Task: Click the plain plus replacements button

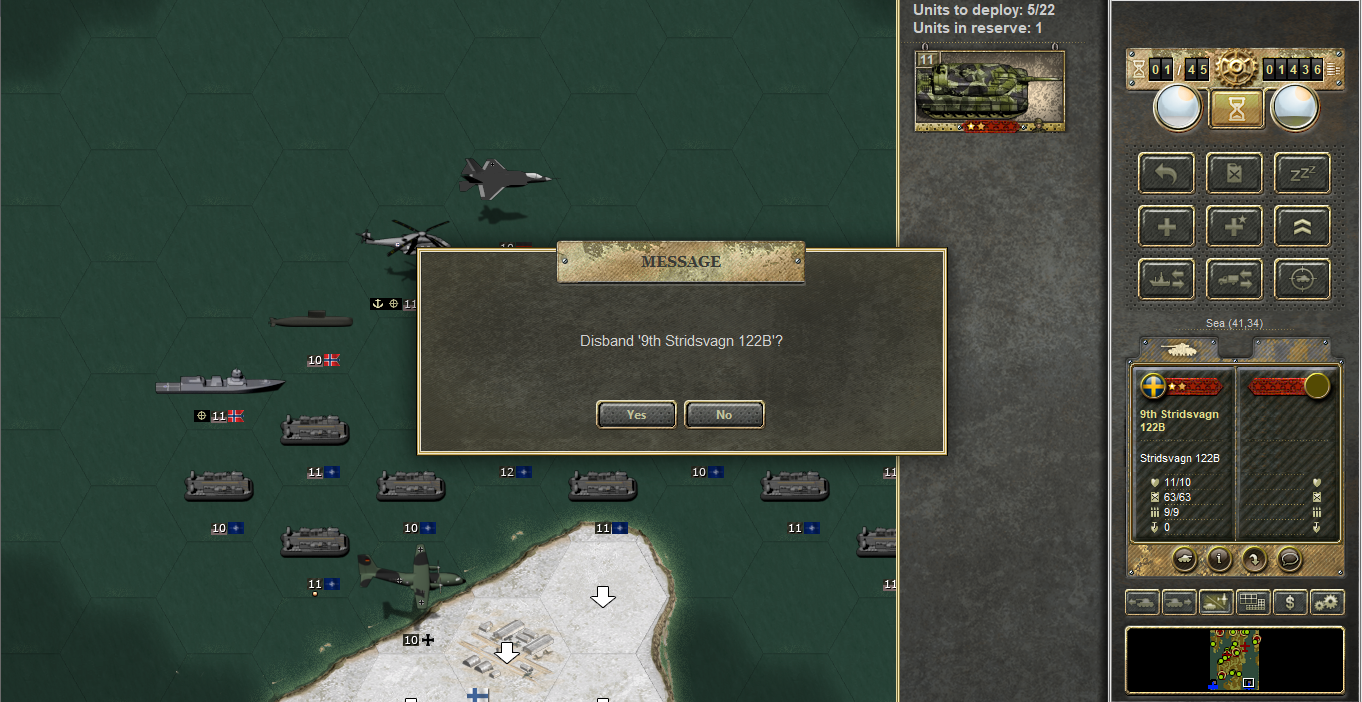Action: point(1166,226)
